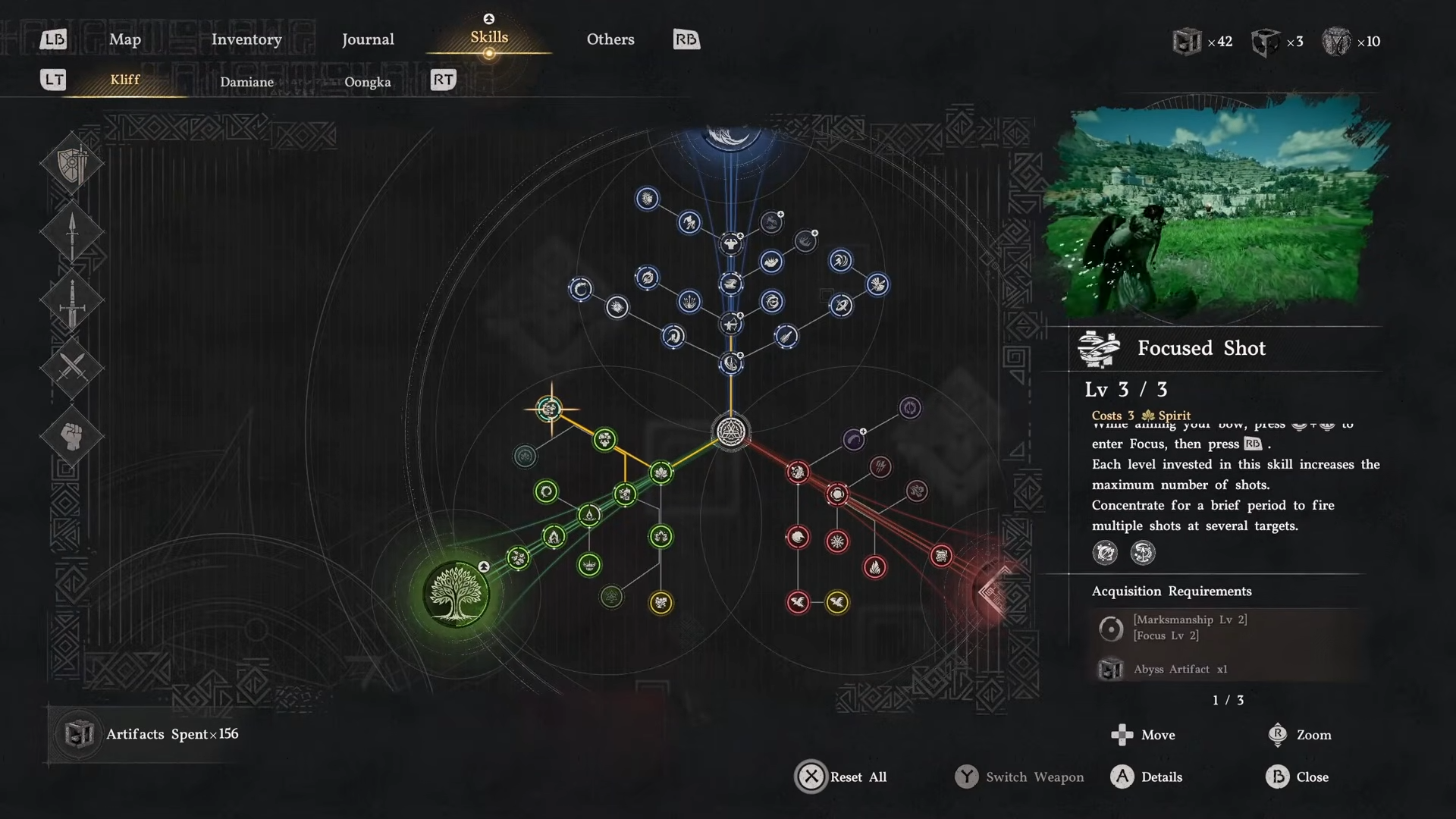The height and width of the screenshot is (819, 1456).
Task: Switch to the Inventory tab
Action: [x=246, y=39]
